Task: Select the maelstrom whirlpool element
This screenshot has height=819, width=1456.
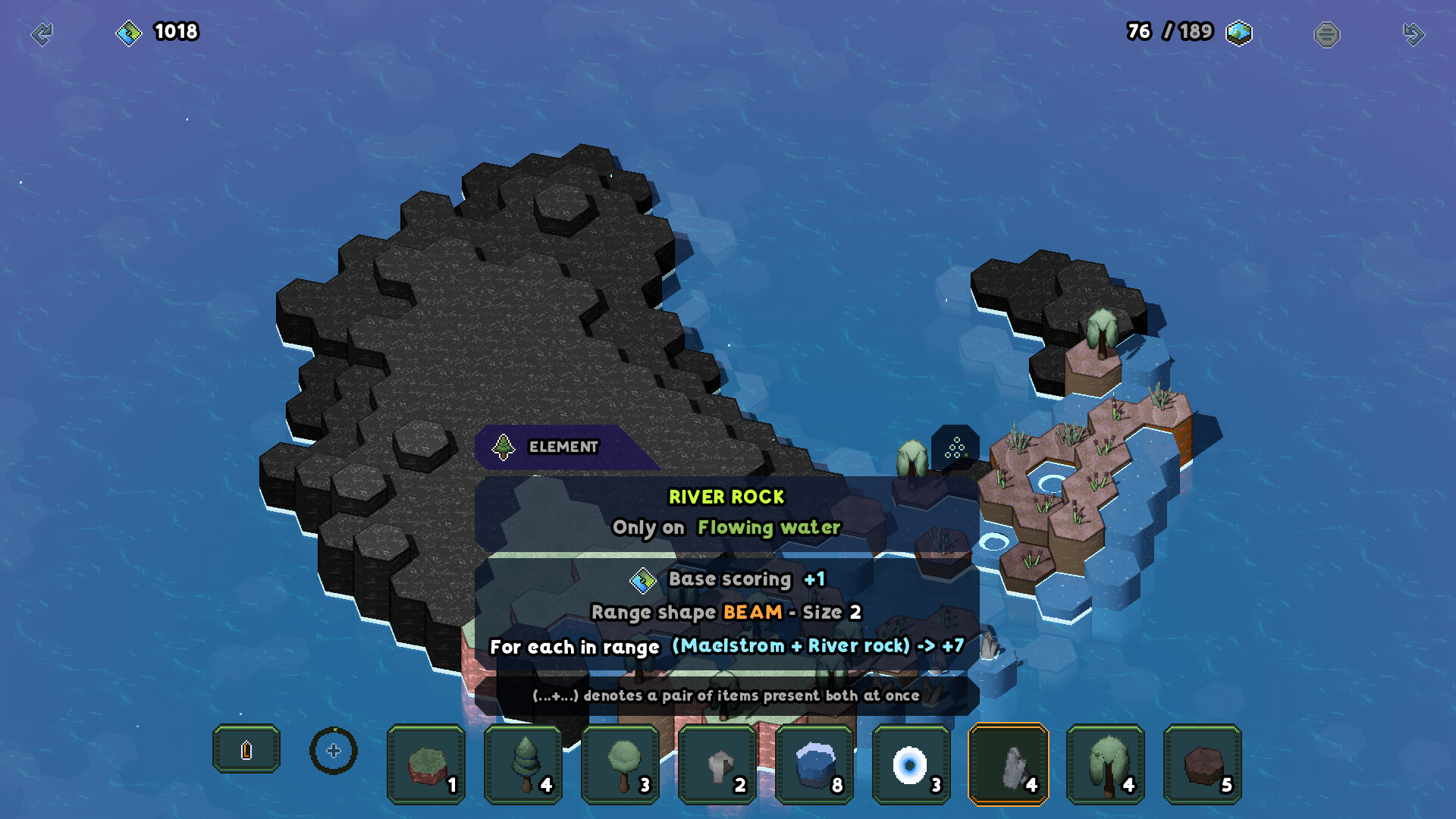Action: 912,763
